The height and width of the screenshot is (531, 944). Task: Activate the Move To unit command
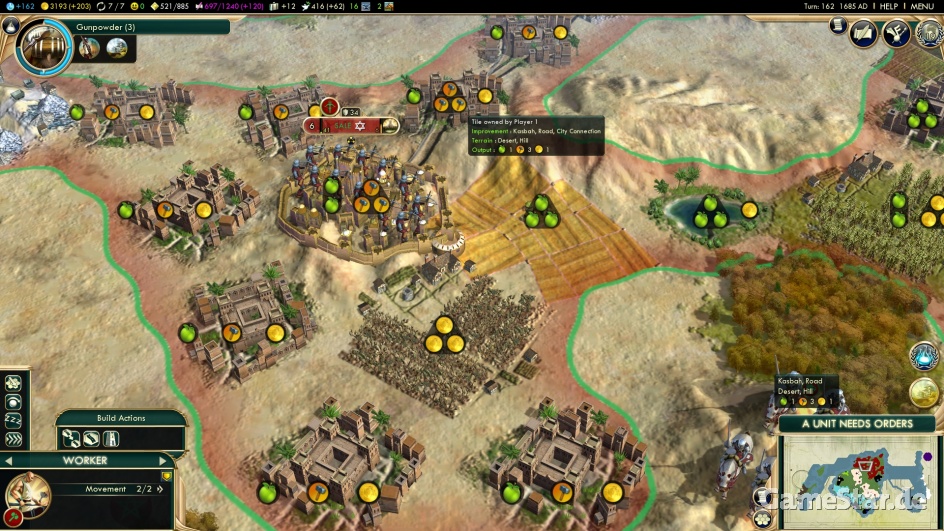tap(14, 382)
